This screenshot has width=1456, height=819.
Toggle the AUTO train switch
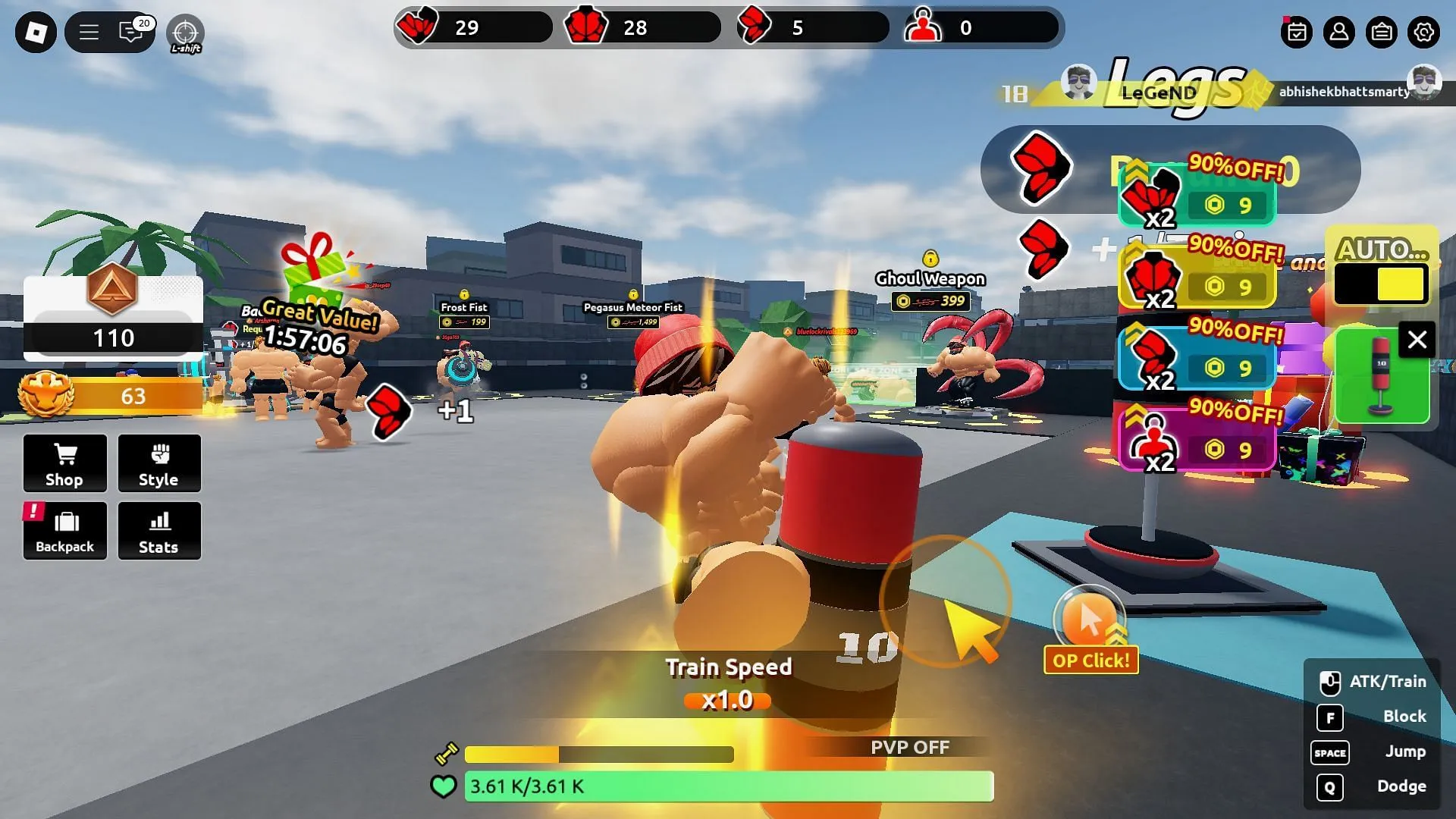point(1381,283)
